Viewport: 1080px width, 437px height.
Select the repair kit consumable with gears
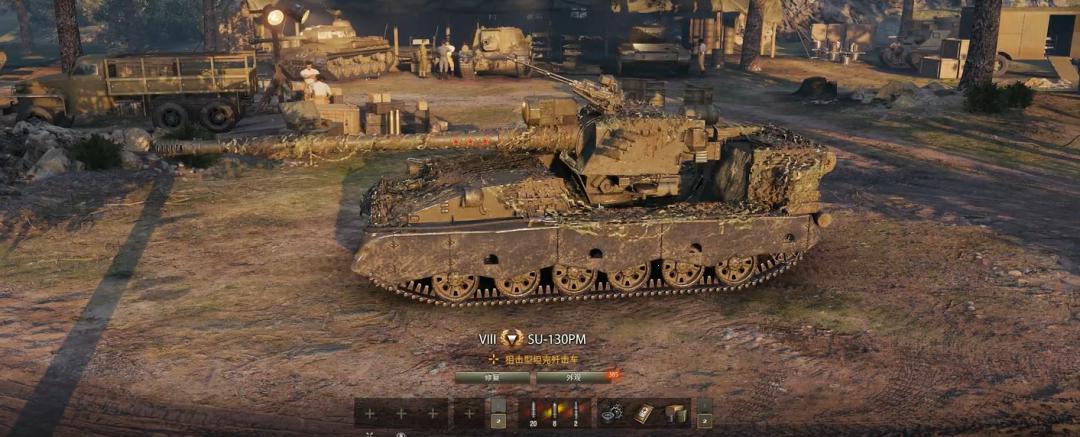click(x=612, y=412)
